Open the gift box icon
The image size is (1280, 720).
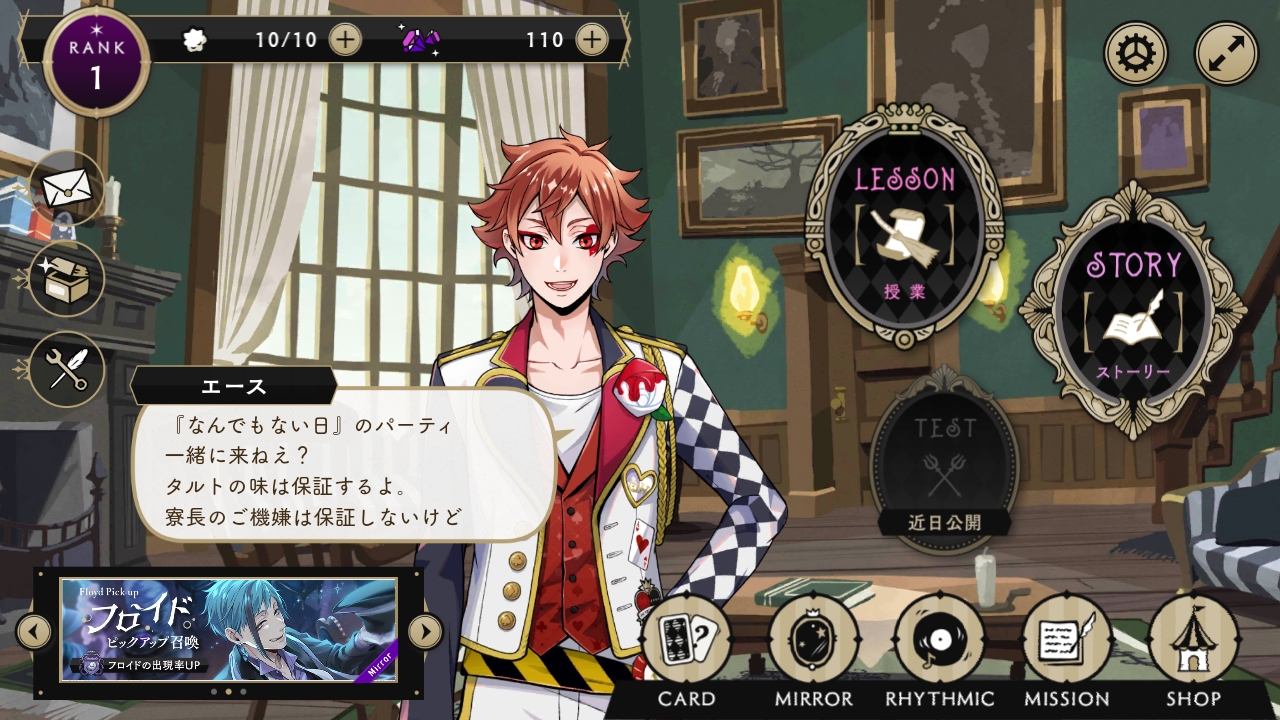67,278
